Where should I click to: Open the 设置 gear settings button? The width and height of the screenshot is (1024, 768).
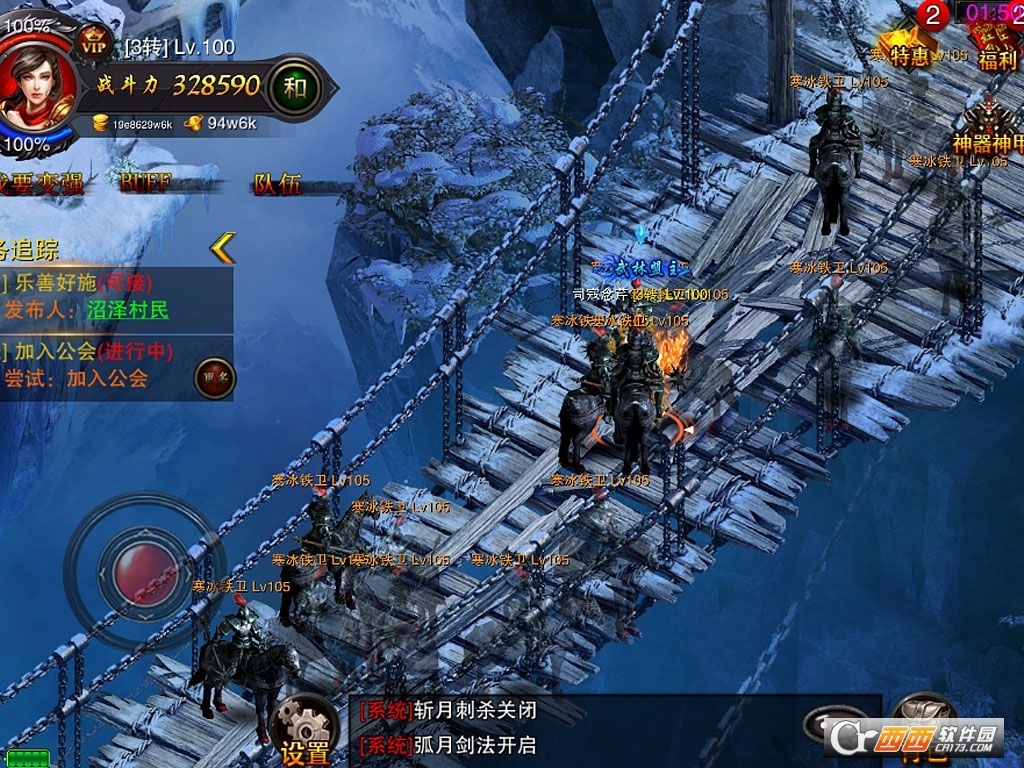coord(304,729)
